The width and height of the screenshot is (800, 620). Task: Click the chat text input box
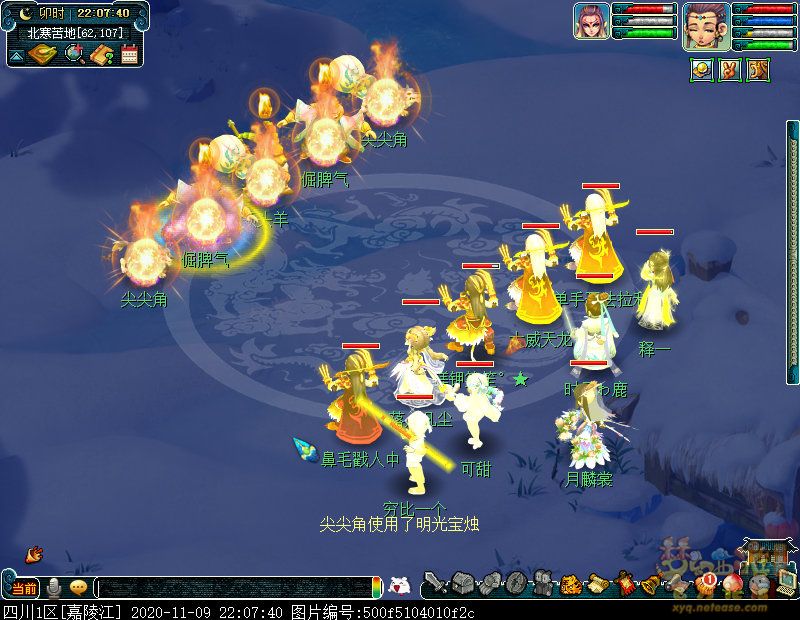point(235,588)
